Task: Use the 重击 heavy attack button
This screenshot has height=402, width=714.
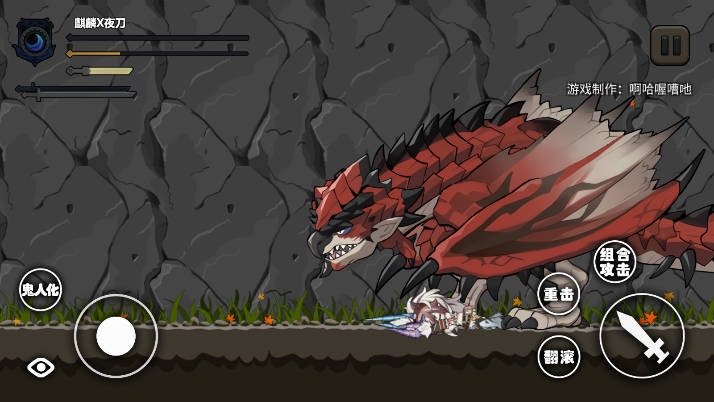Action: click(x=559, y=295)
